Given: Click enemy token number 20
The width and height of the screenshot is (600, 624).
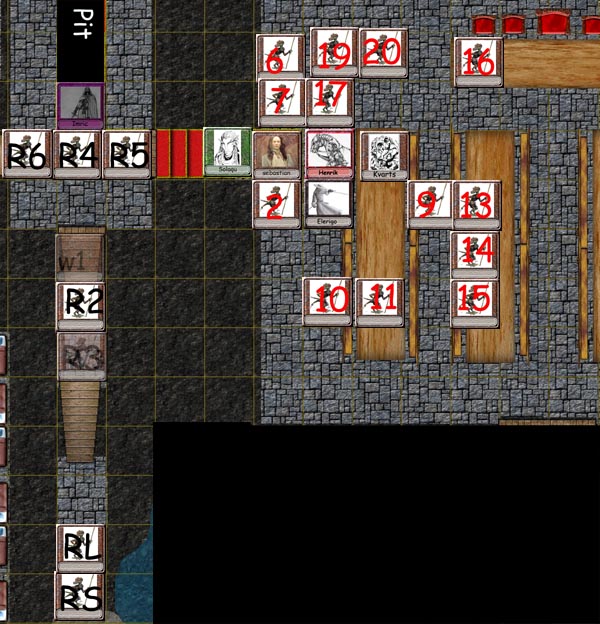Looking at the screenshot, I should click(x=383, y=52).
